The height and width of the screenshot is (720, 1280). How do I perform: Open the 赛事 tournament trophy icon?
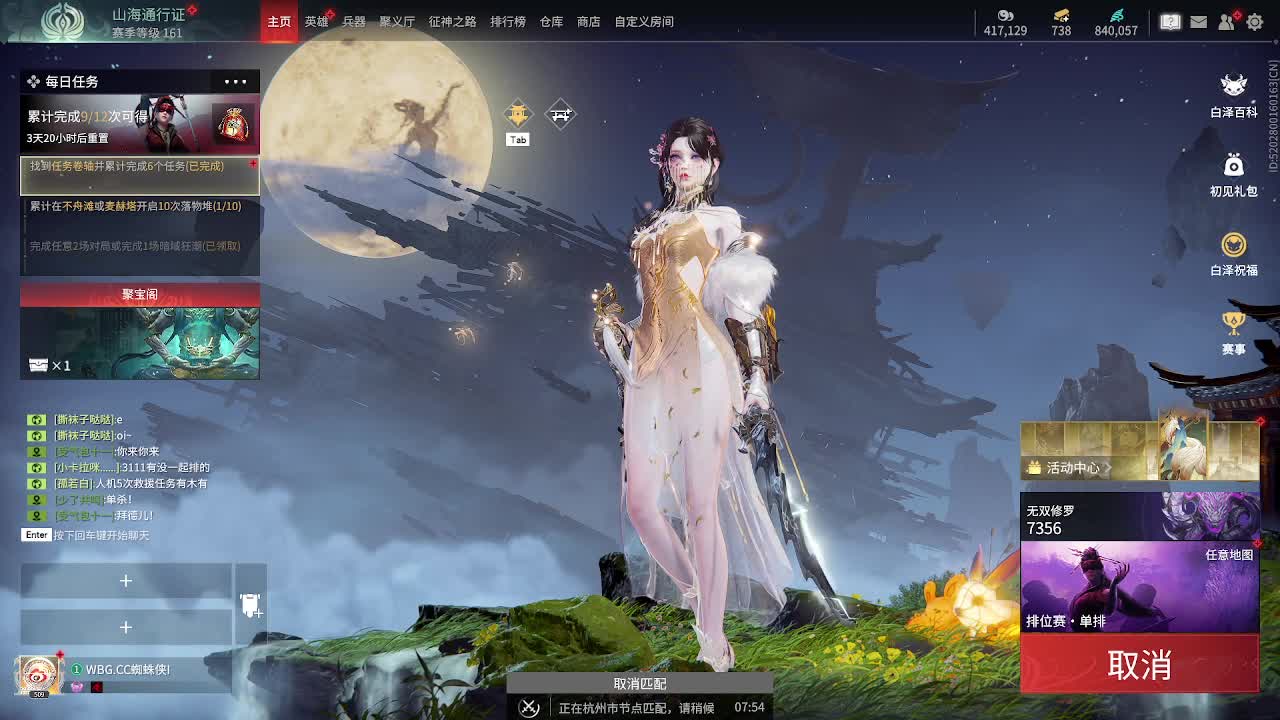point(1234,331)
